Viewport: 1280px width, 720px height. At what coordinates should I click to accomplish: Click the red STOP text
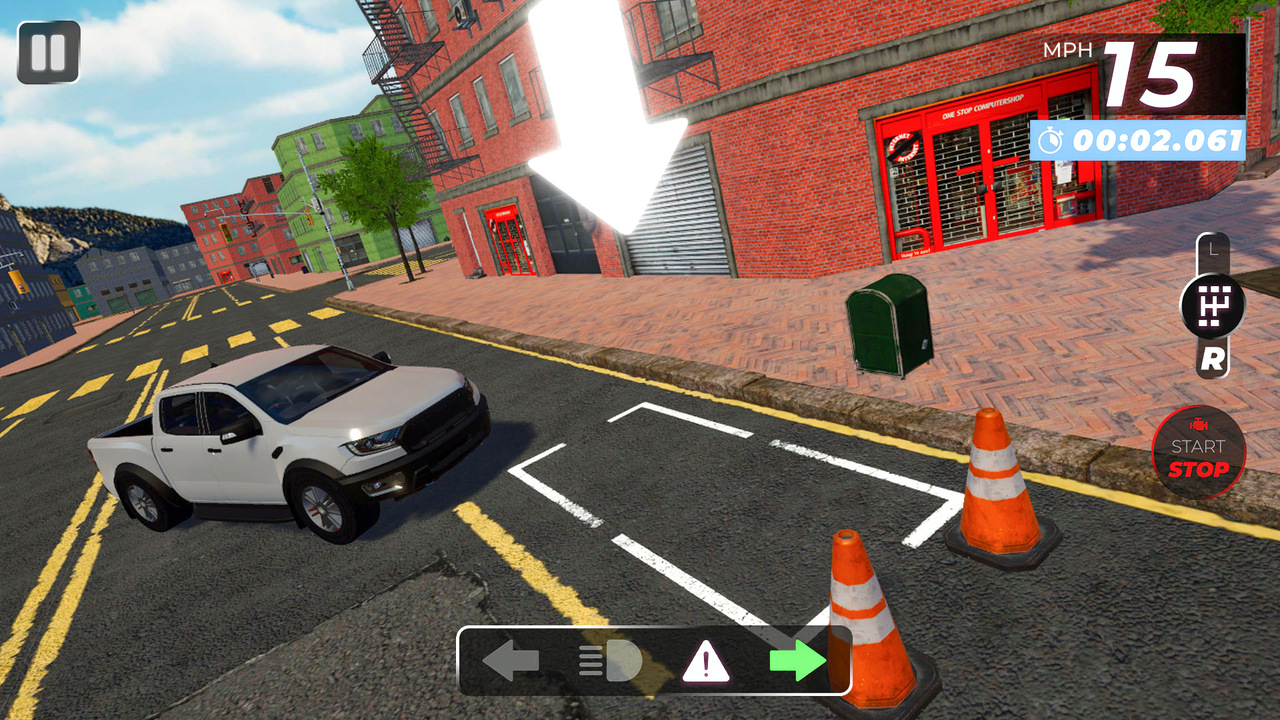point(1197,469)
